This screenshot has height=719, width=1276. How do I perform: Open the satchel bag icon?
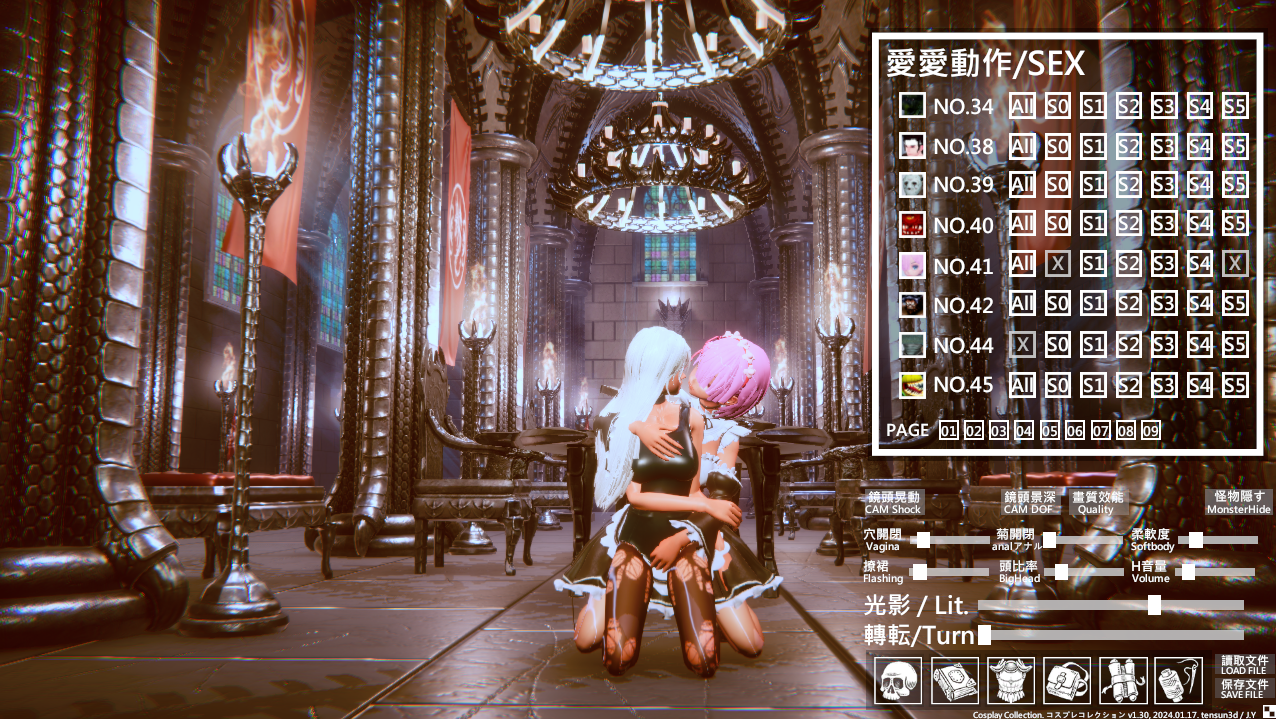click(x=1067, y=680)
